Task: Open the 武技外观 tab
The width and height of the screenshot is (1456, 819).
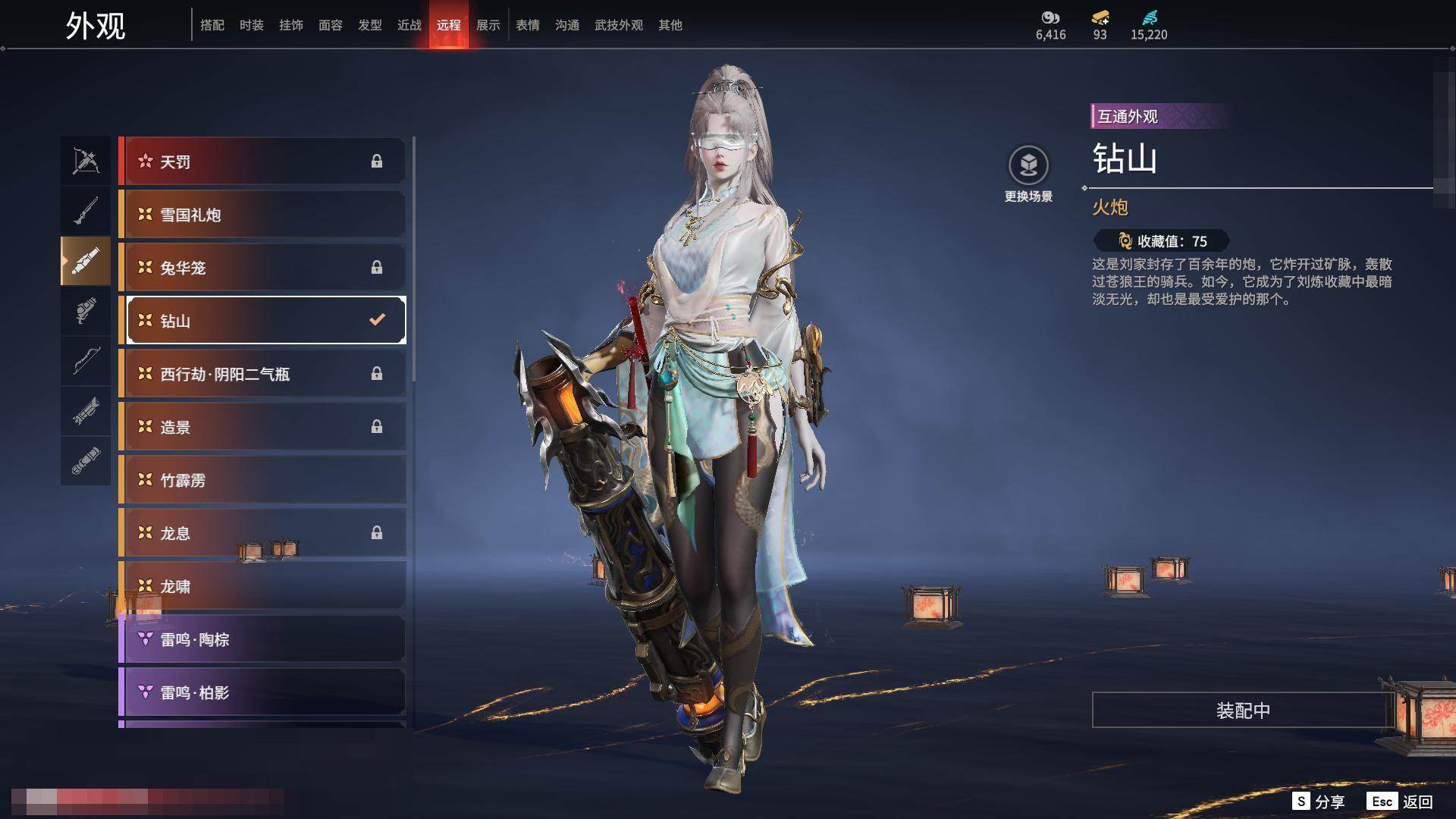Action: point(618,25)
